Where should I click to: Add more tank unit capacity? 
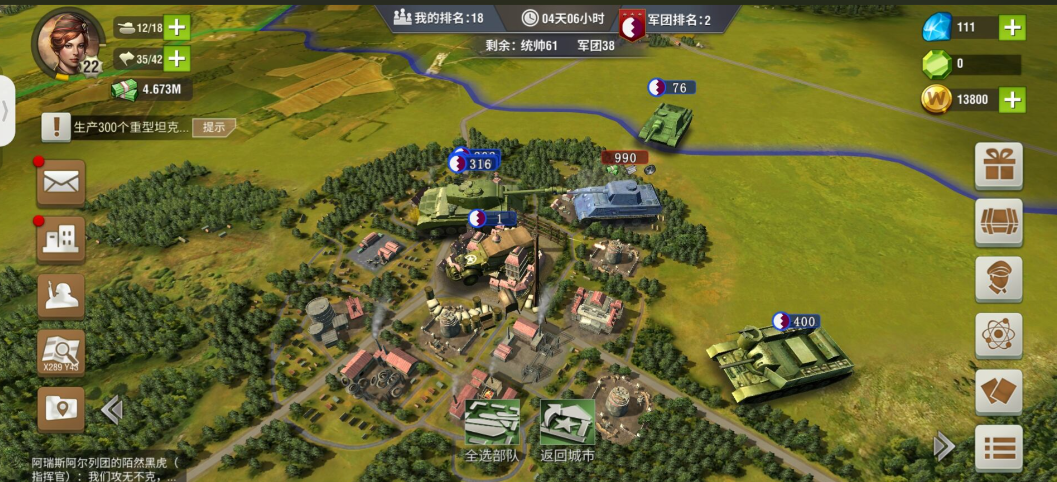pyautogui.click(x=177, y=28)
